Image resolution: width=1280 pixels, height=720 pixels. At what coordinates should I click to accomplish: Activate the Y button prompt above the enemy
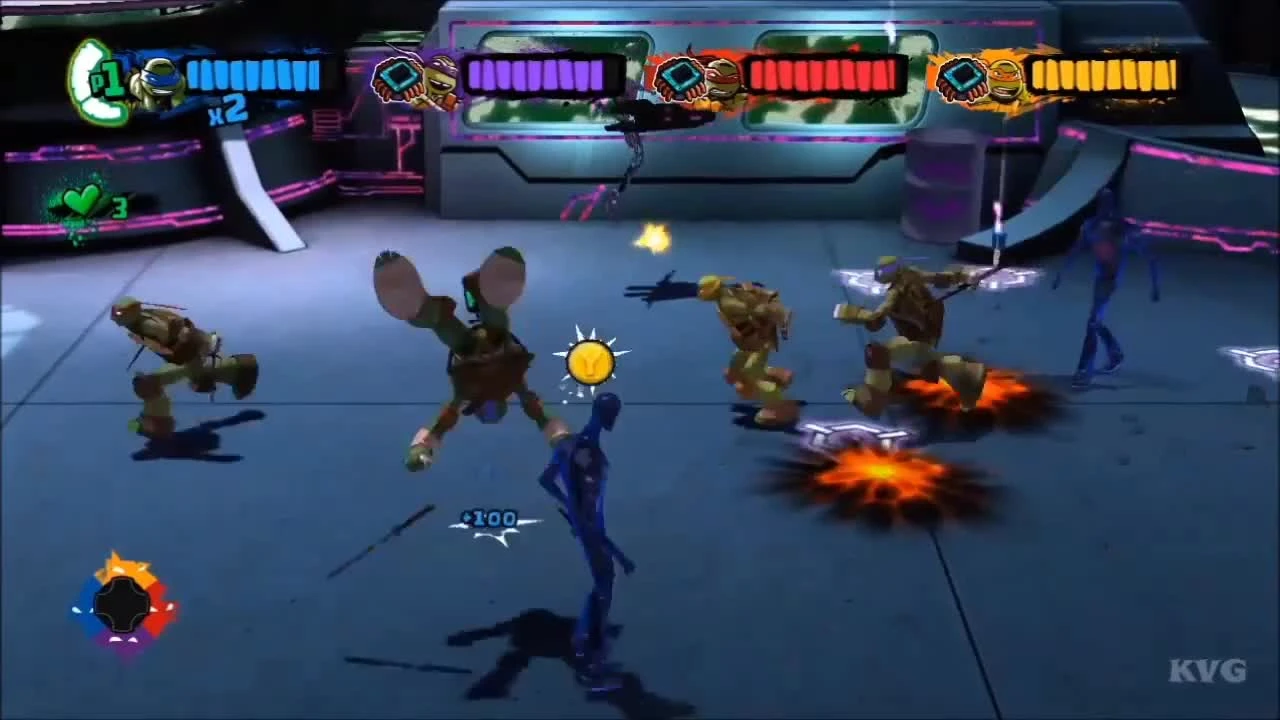point(590,362)
